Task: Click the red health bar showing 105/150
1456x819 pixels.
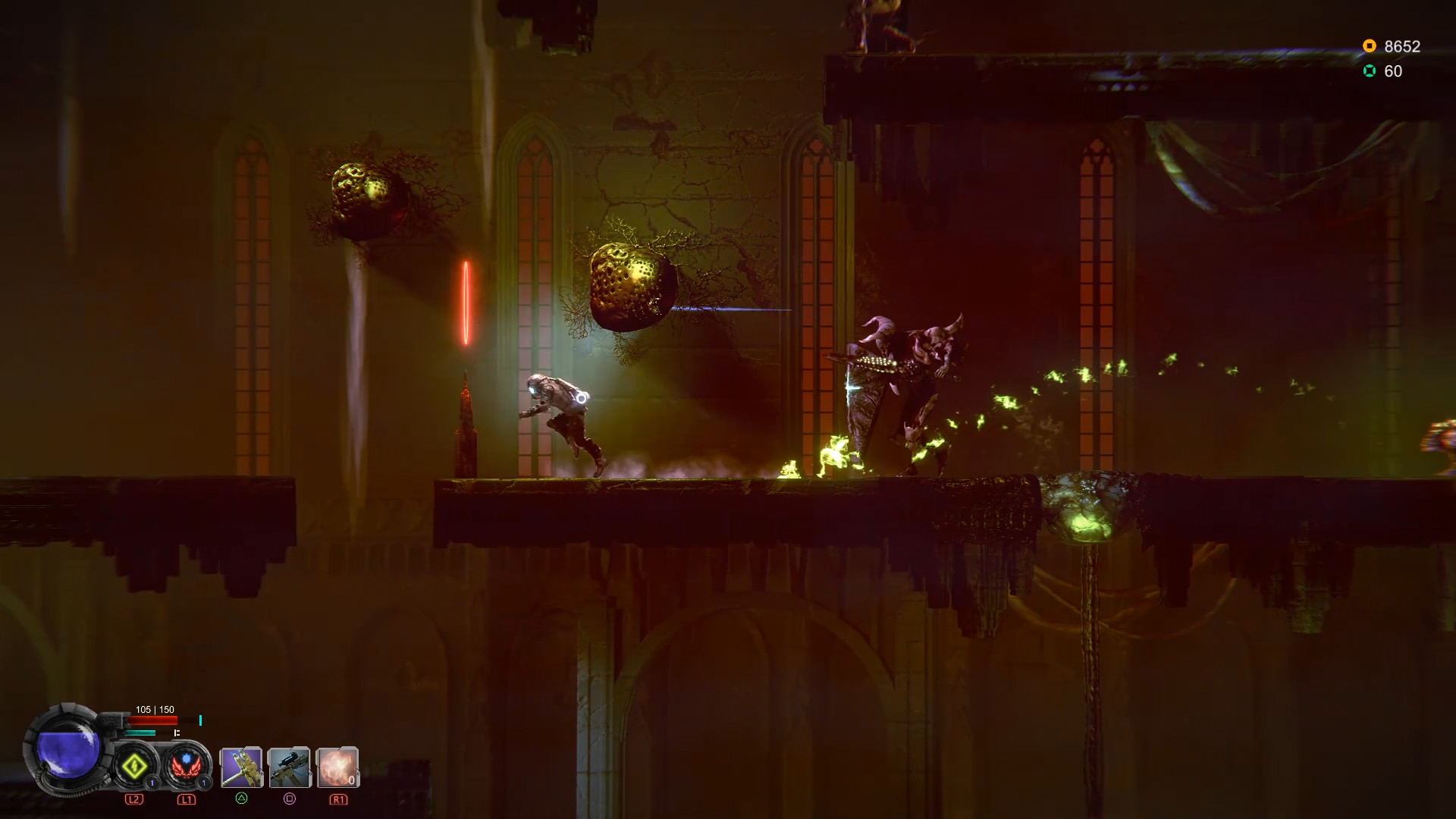Action: click(x=152, y=720)
